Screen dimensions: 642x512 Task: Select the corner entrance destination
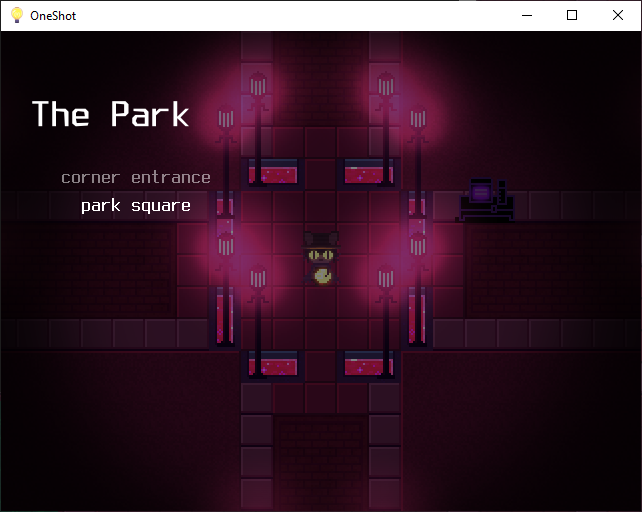136,178
